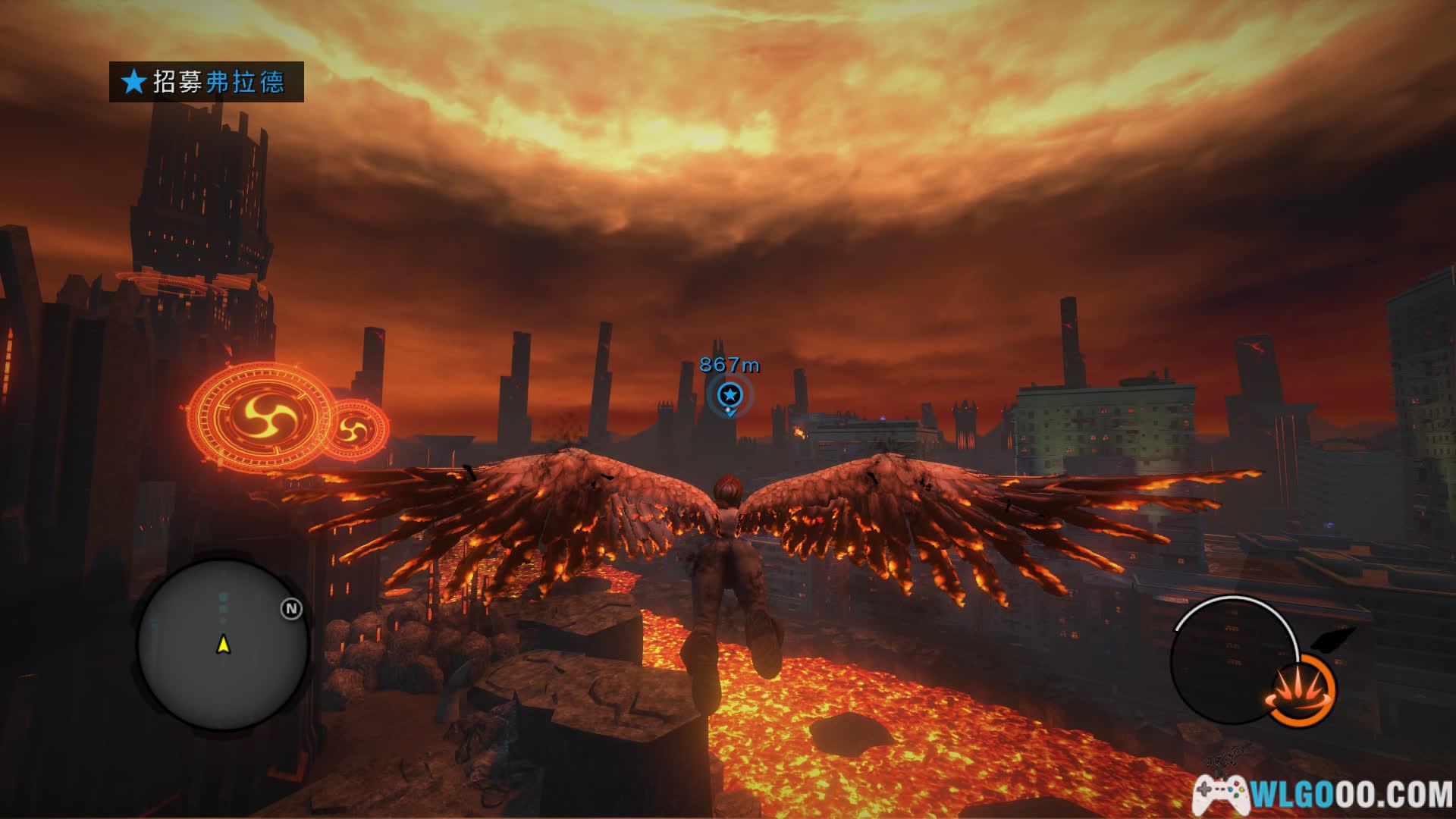This screenshot has width=1456, height=819.
Task: Open the WLGOOO.COM watermark link
Action: (x=1323, y=795)
